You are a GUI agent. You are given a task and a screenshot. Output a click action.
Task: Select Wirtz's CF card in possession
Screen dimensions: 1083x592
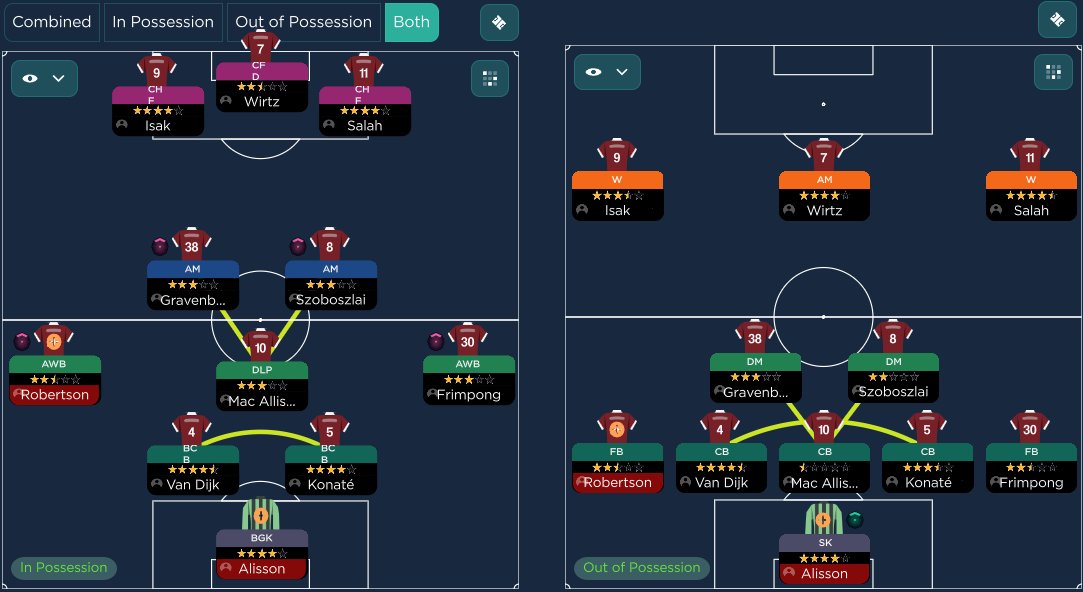[261, 88]
